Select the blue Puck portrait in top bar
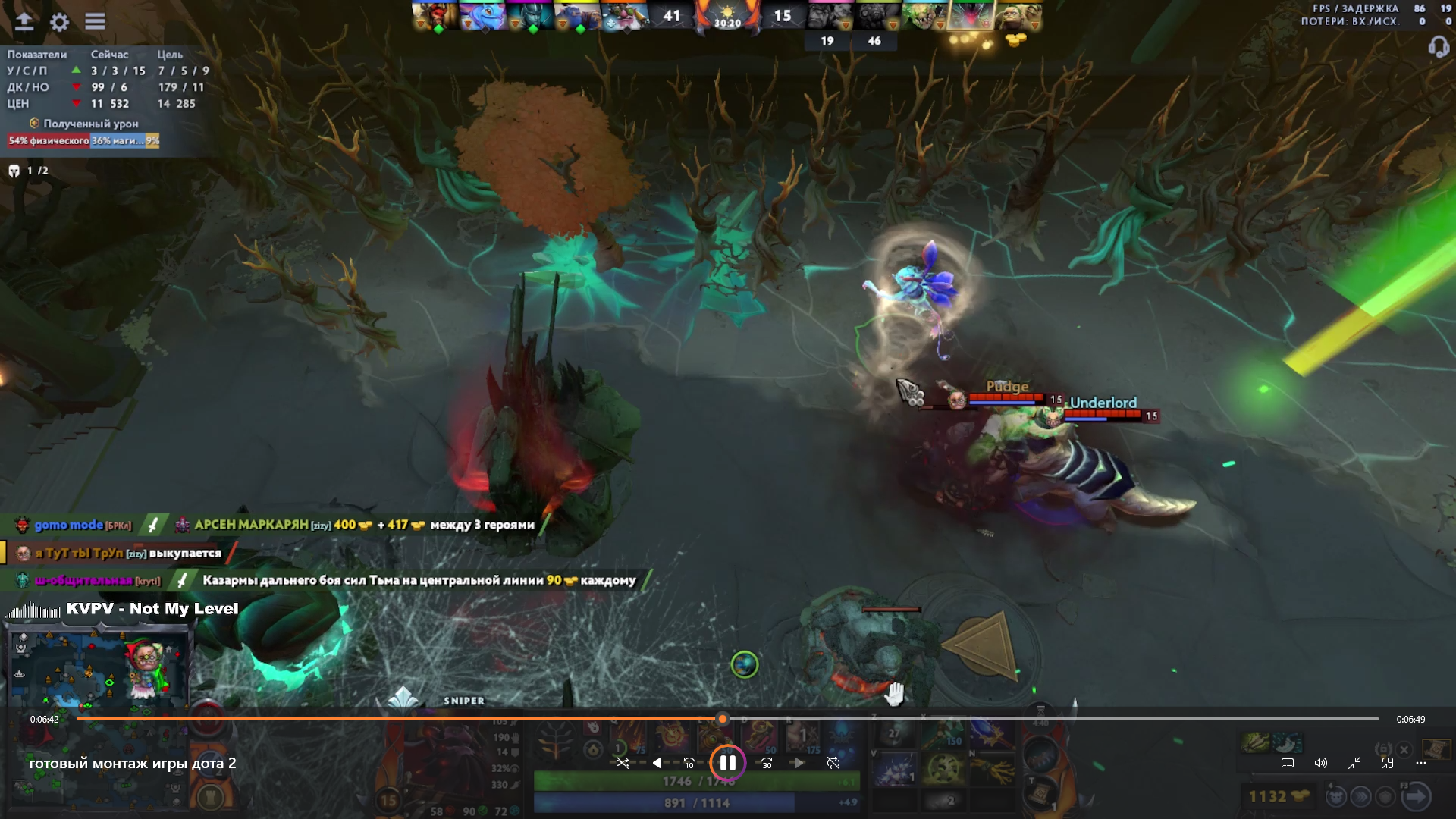The width and height of the screenshot is (1456, 819). [x=482, y=17]
